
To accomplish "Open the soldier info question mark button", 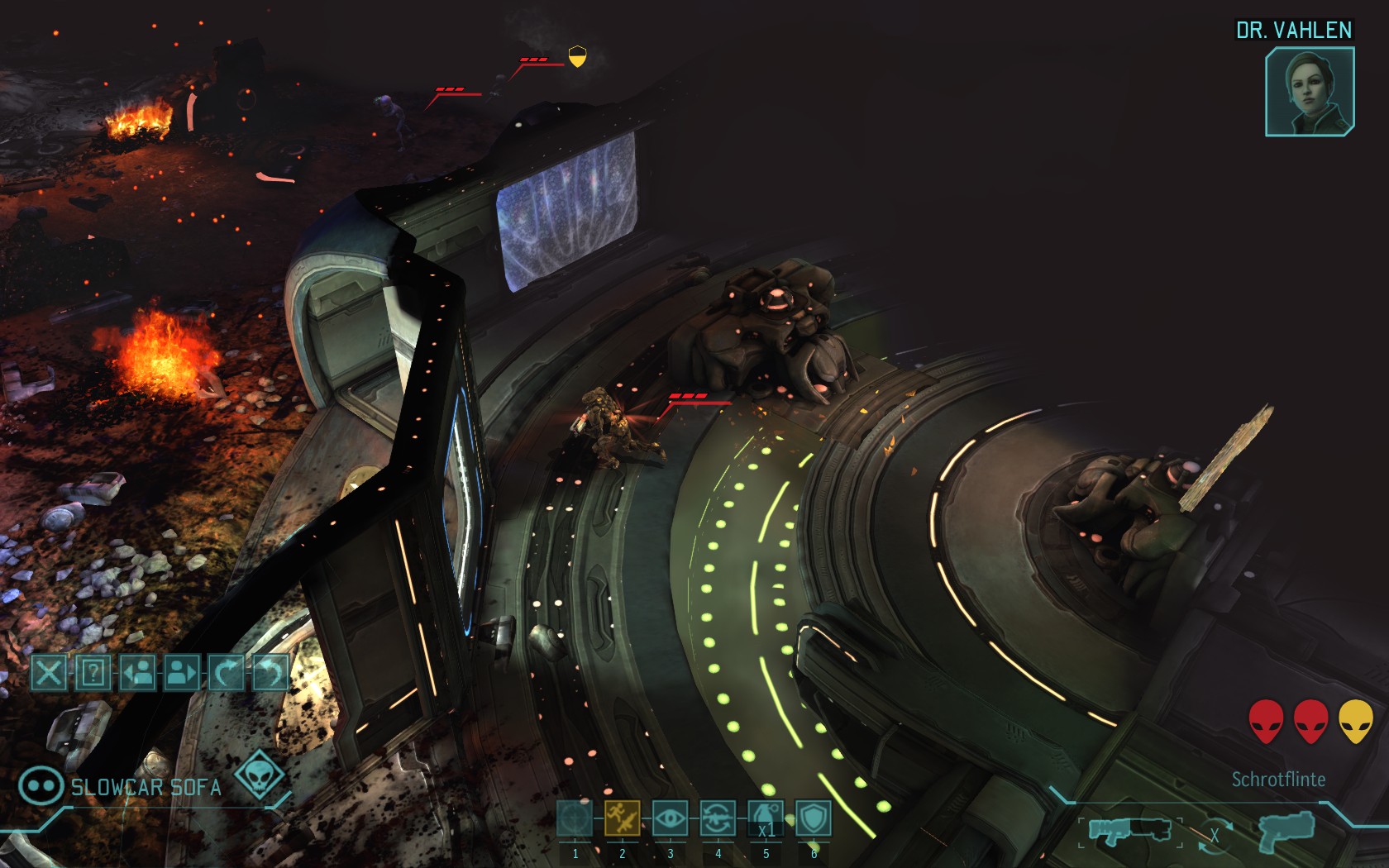I will coord(93,673).
